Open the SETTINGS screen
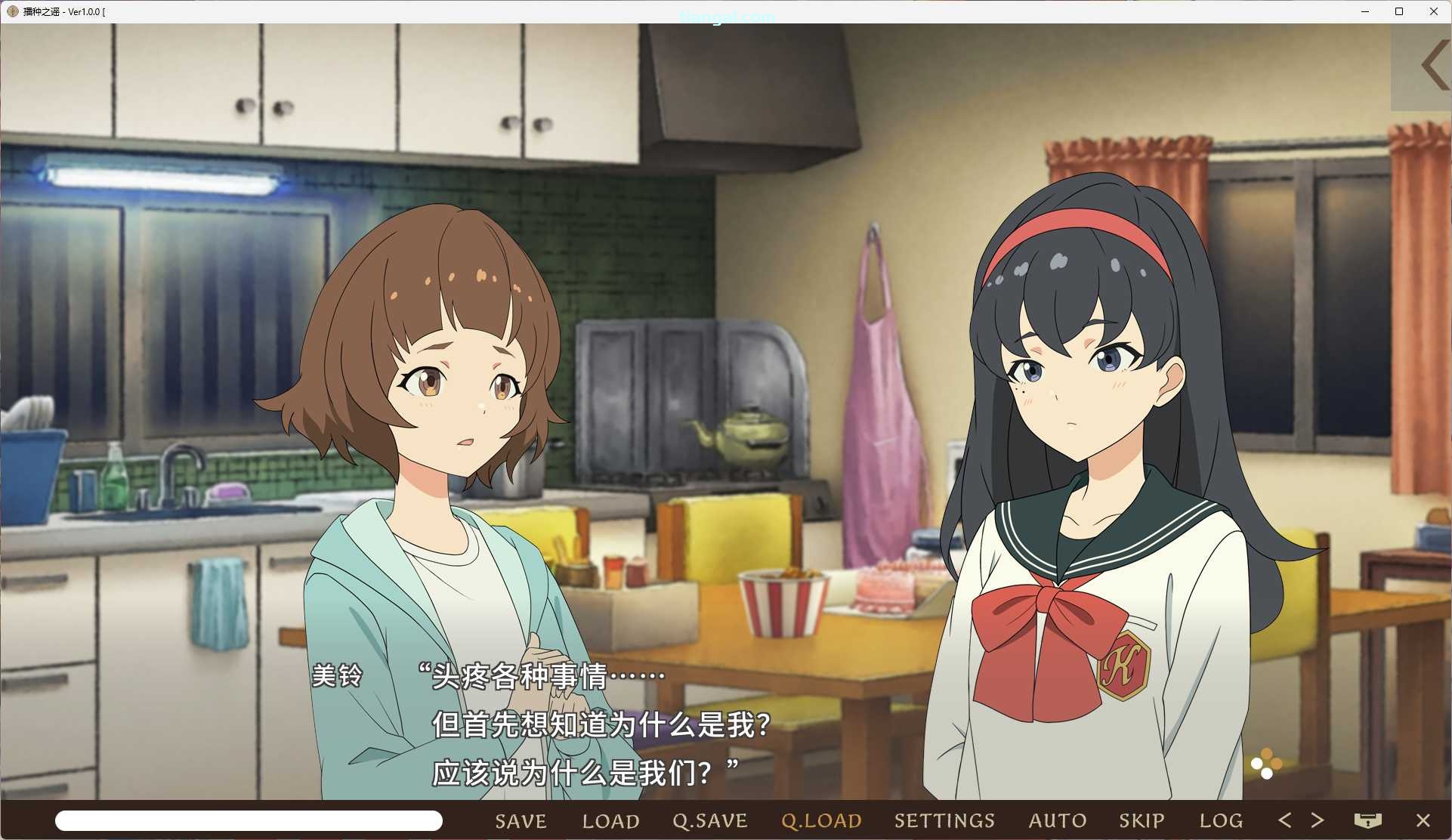The image size is (1452, 840). 944,821
